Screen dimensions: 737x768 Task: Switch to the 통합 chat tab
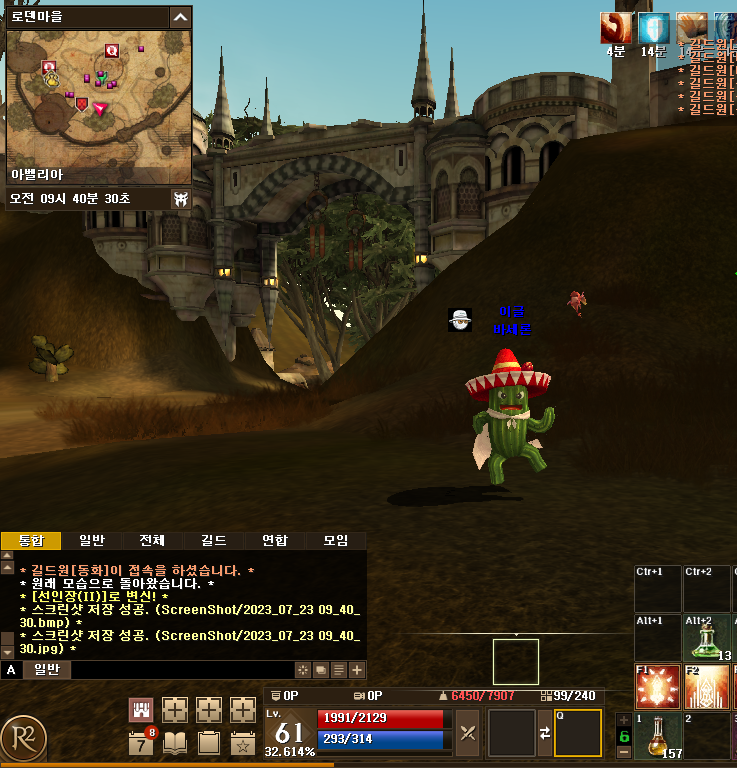[31, 541]
